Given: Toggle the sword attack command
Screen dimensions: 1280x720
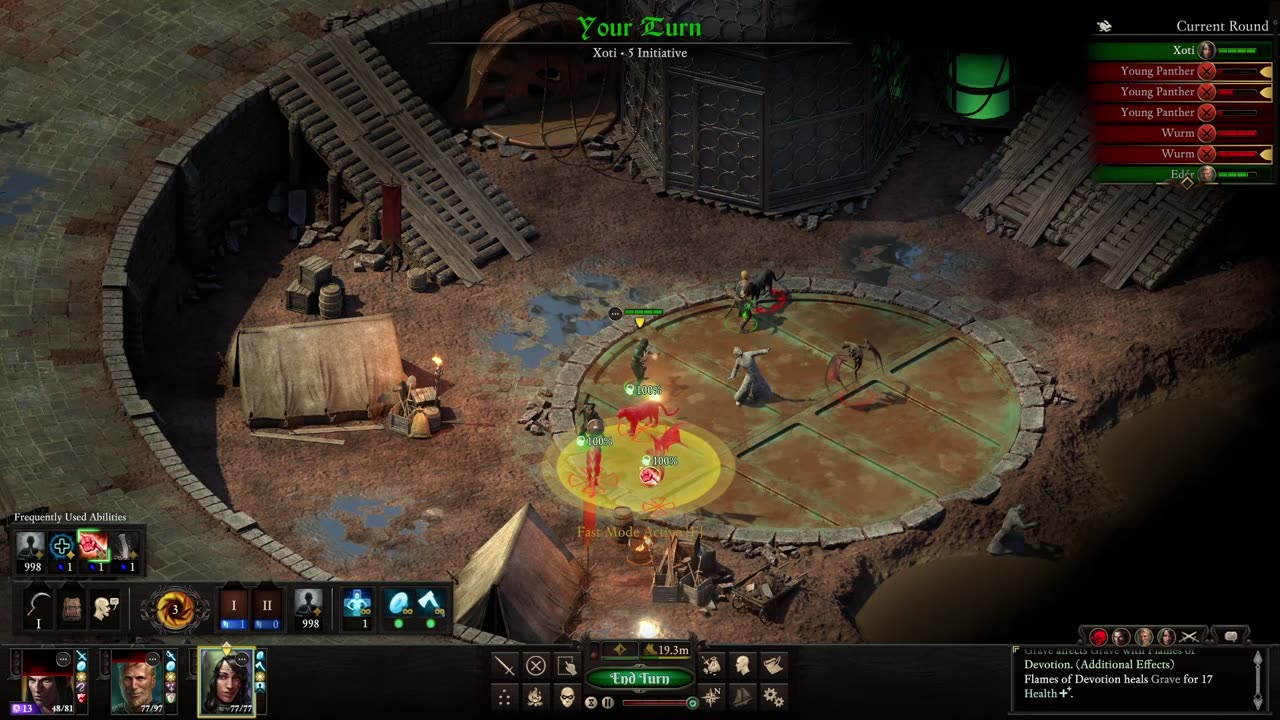Looking at the screenshot, I should pos(505,666).
